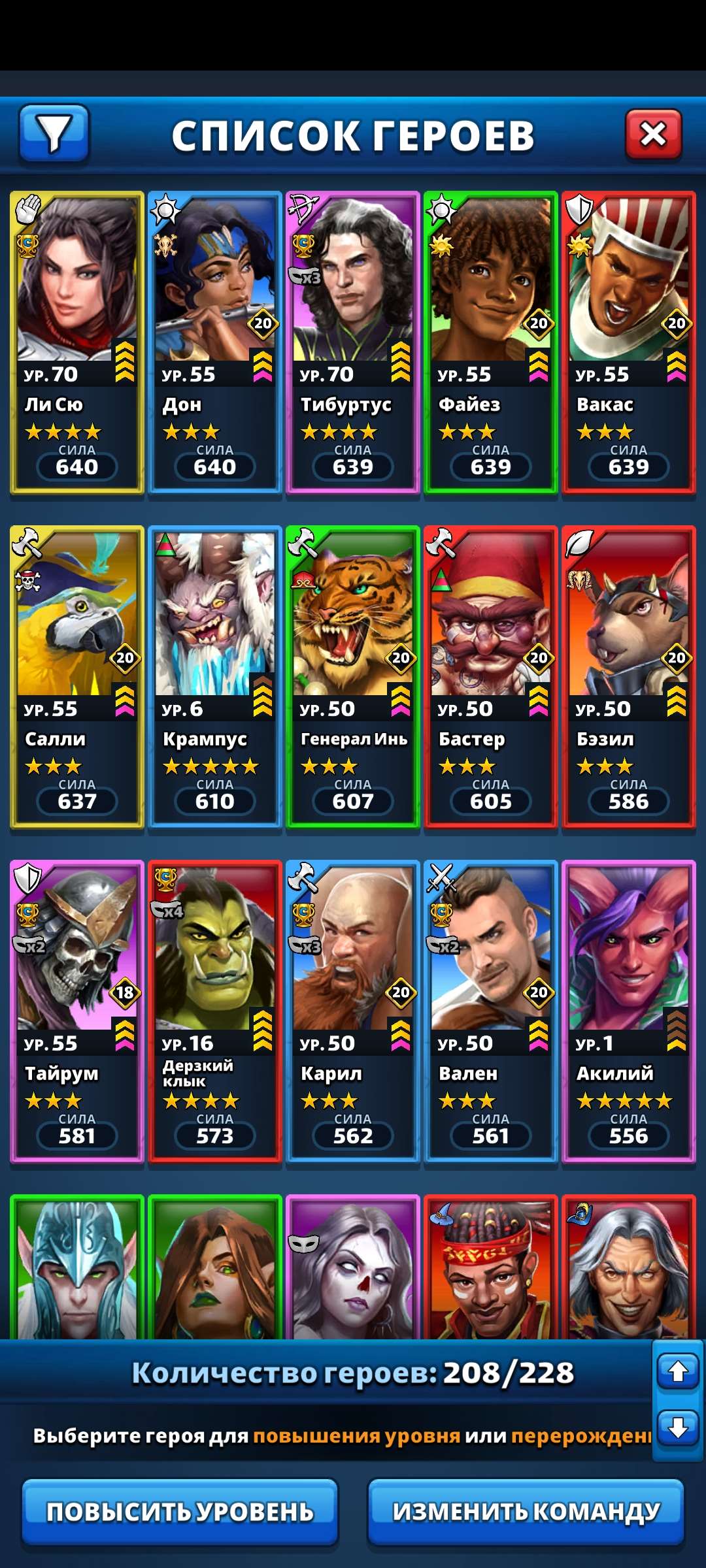Pick the Бастер hero card

point(491,677)
